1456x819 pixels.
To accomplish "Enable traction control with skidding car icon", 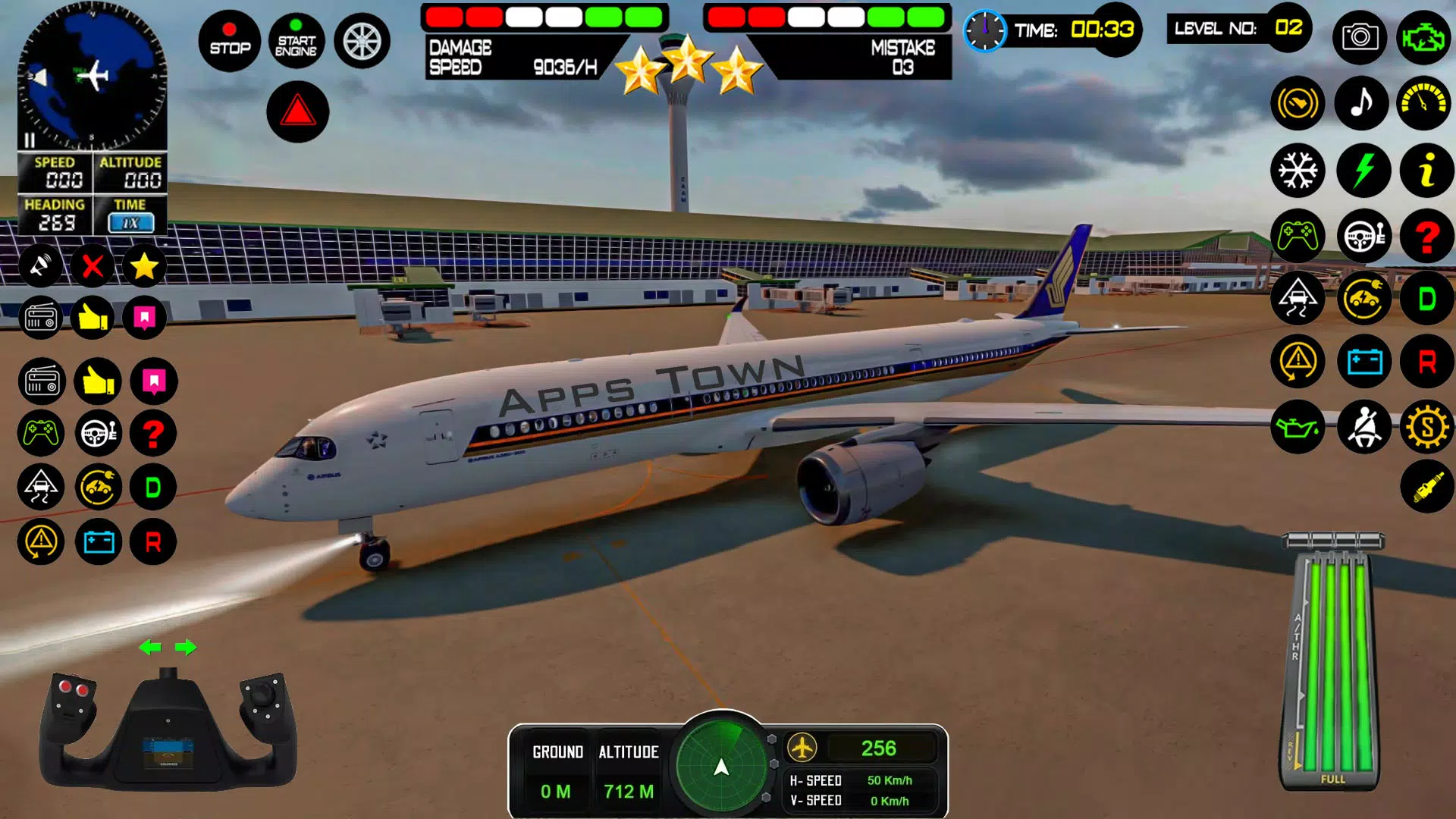I will click(1298, 299).
